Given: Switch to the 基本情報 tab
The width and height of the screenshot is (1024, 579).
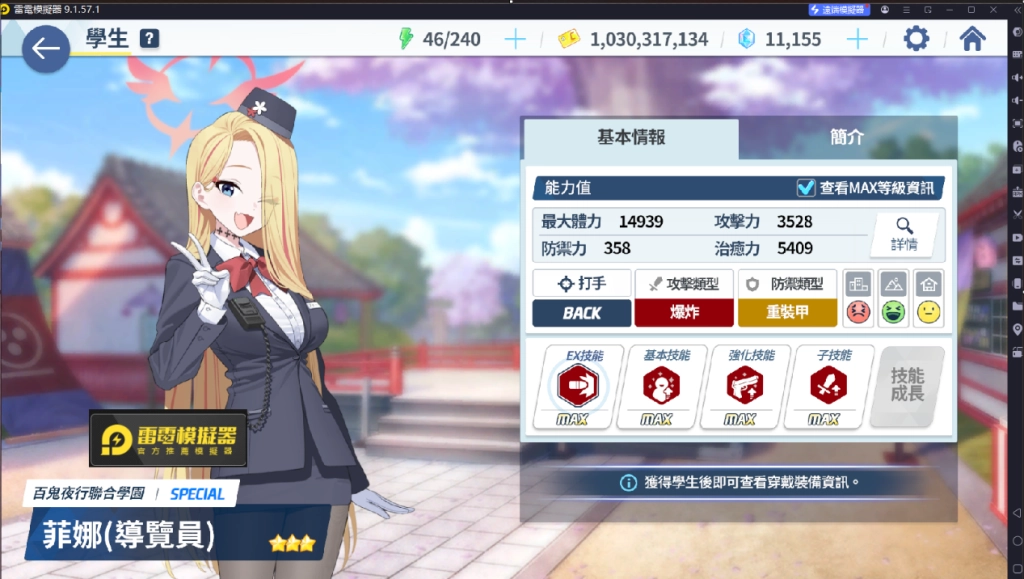Looking at the screenshot, I should pyautogui.click(x=631, y=138).
